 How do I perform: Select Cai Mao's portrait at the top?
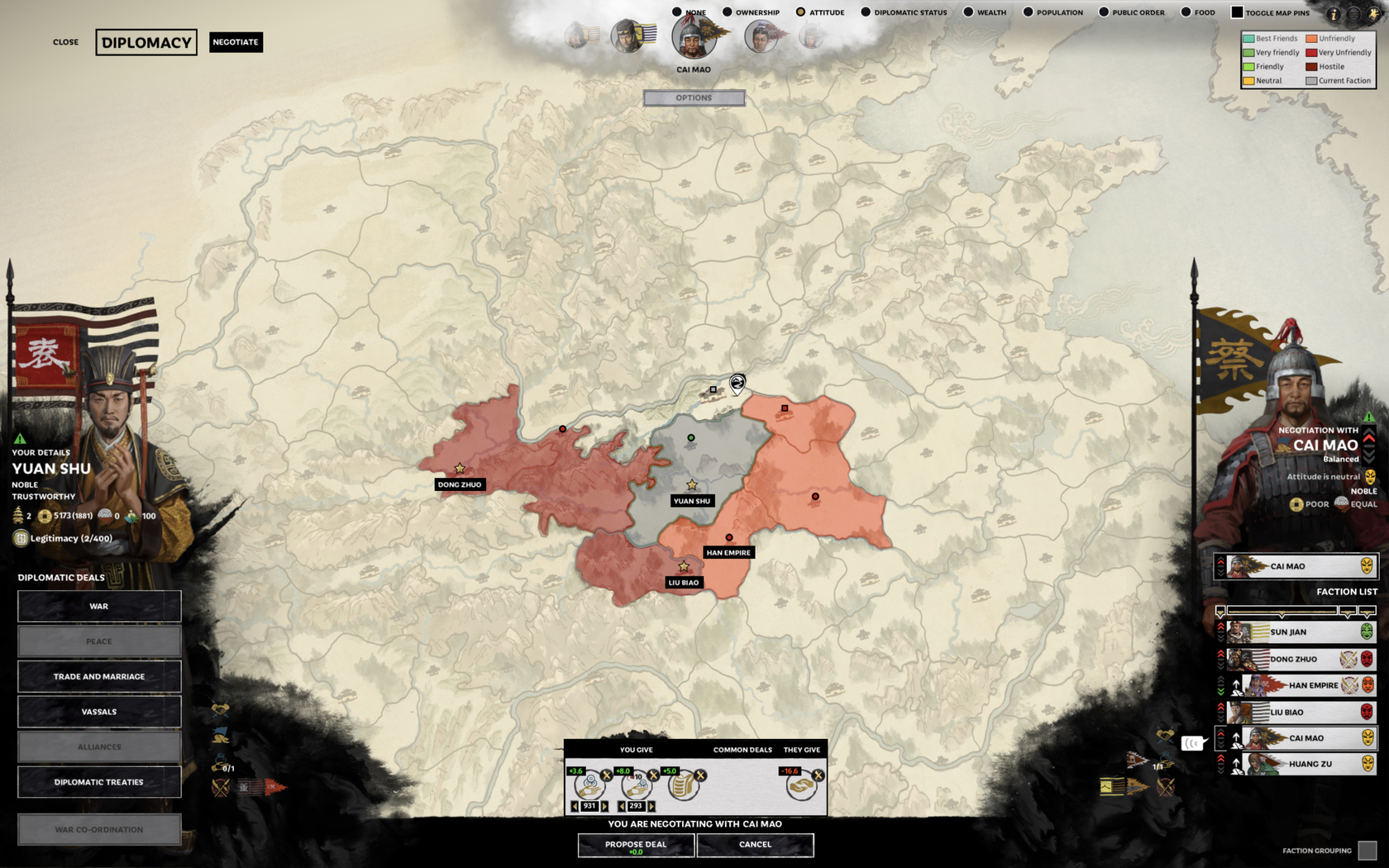(x=692, y=37)
